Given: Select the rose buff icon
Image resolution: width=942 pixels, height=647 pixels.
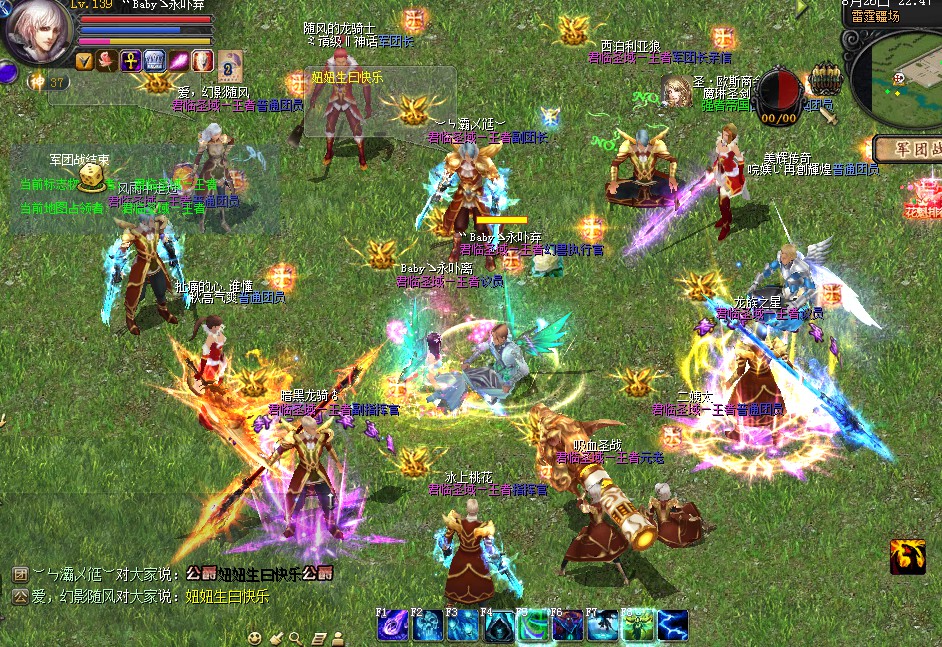Looking at the screenshot, I should [x=106, y=61].
